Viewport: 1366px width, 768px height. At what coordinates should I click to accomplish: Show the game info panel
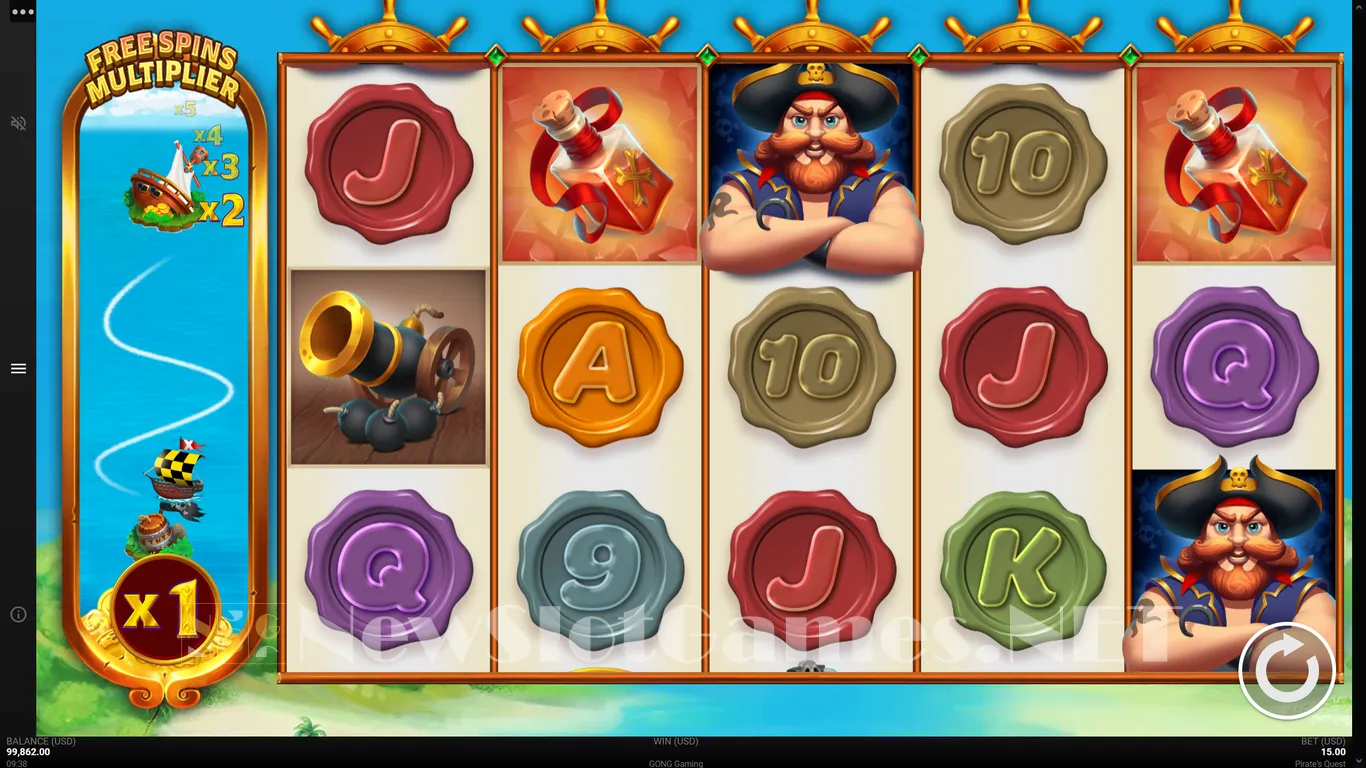point(18,614)
